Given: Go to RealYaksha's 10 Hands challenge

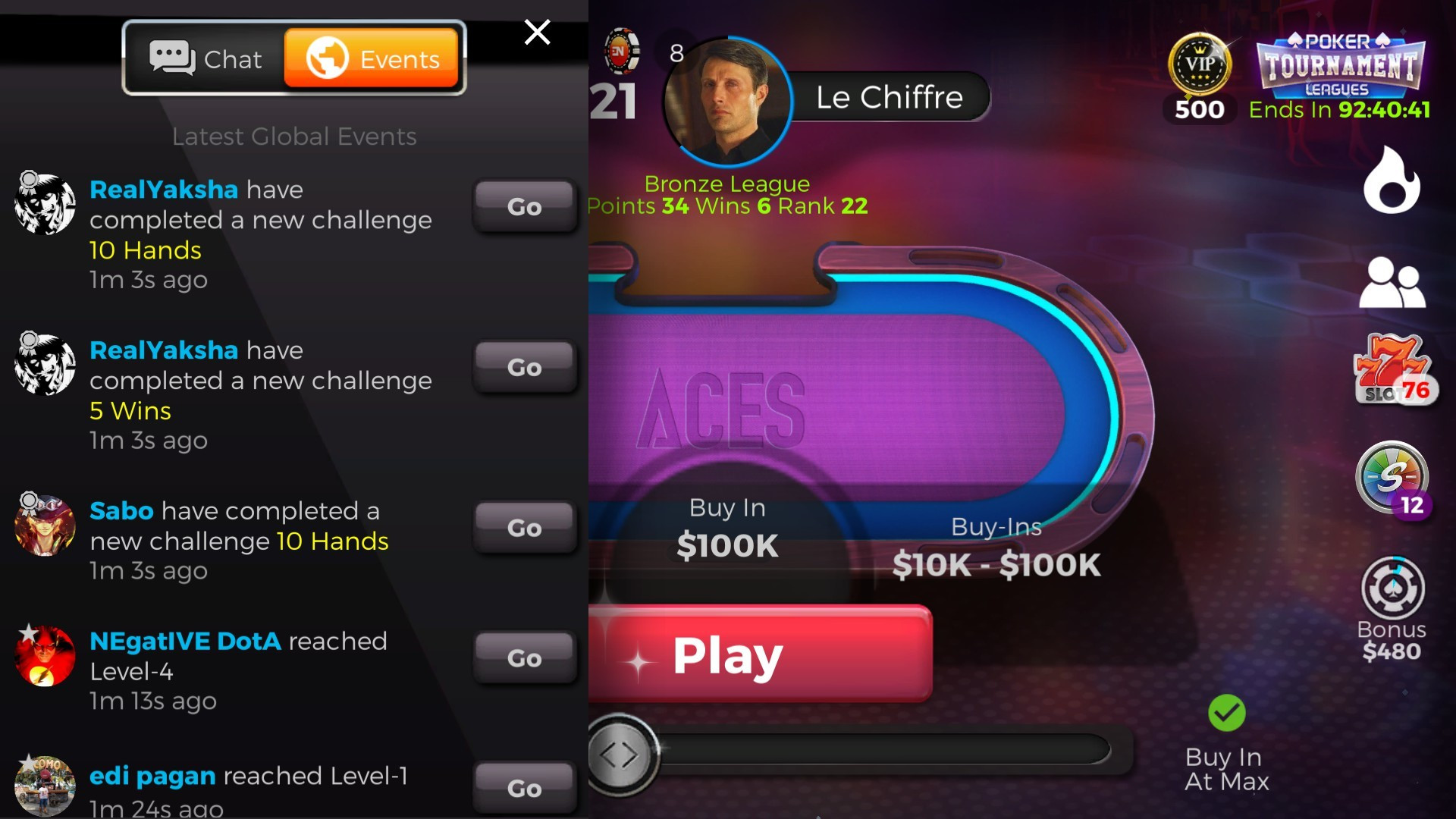Looking at the screenshot, I should (x=525, y=207).
